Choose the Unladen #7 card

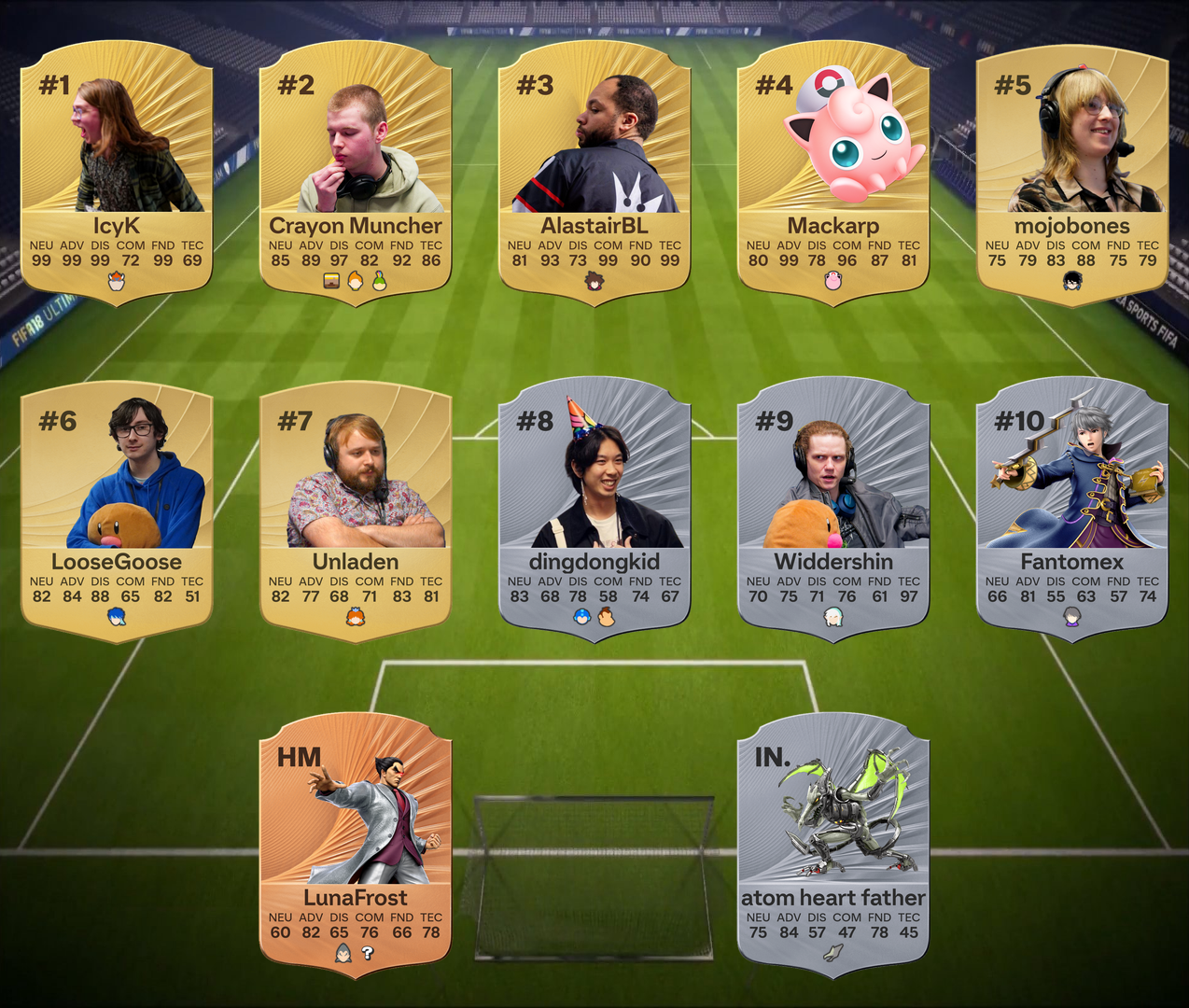point(356,509)
